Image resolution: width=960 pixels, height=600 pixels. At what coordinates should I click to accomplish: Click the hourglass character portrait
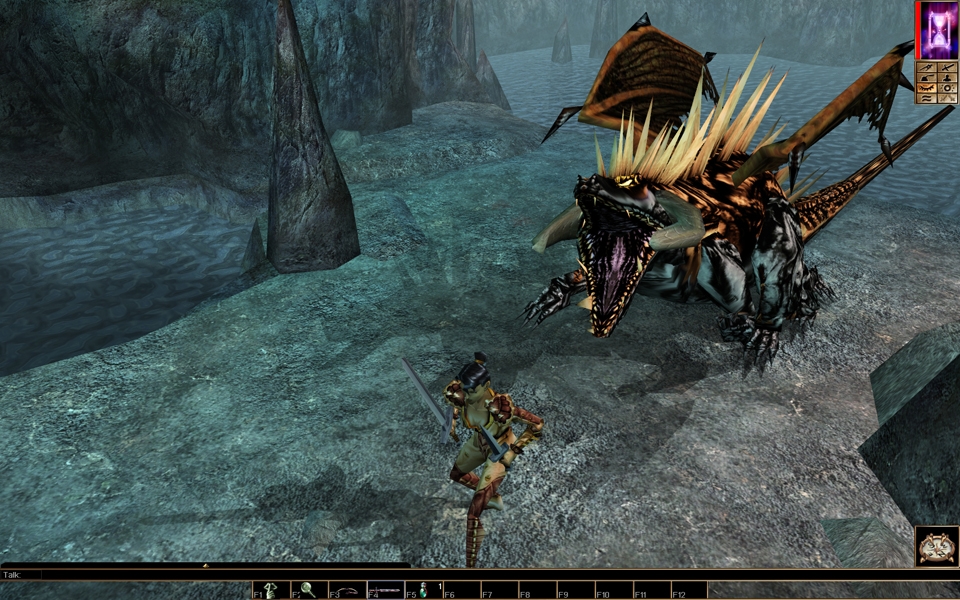point(938,29)
